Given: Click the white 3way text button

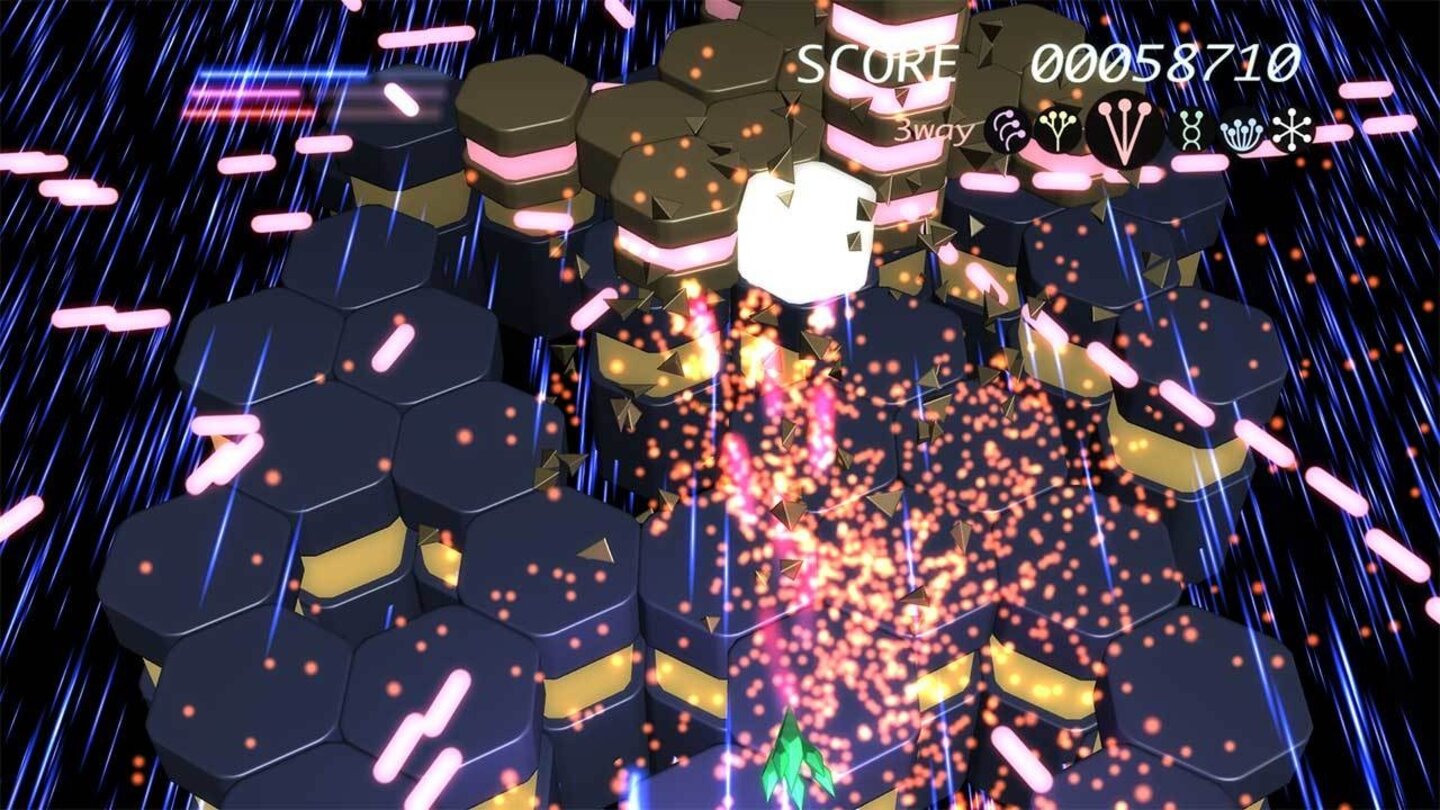Looking at the screenshot, I should pyautogui.click(x=933, y=128).
